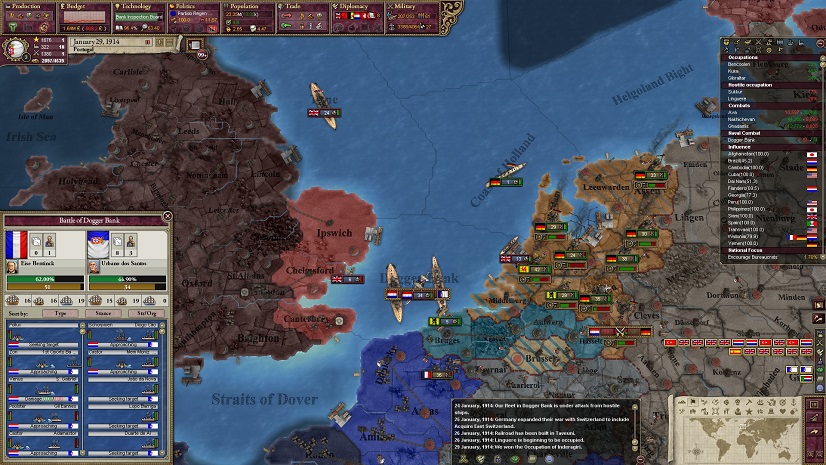Close the Battle of Dogger Bank window

pyautogui.click(x=167, y=215)
